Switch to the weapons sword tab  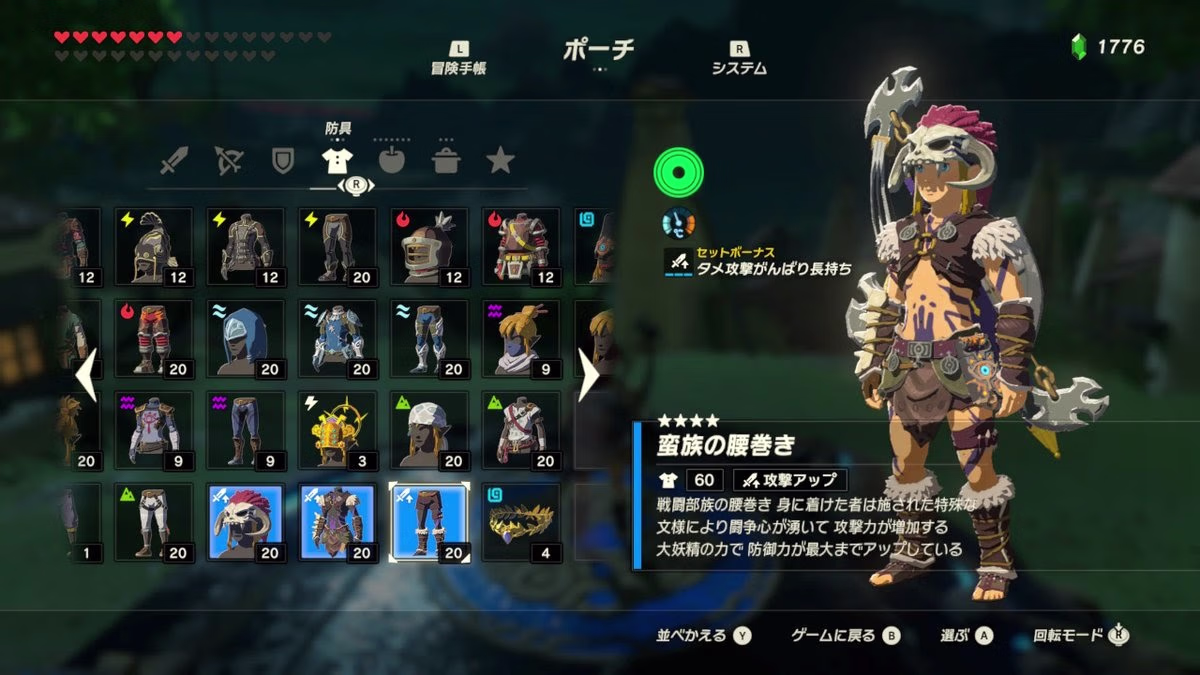click(x=174, y=160)
